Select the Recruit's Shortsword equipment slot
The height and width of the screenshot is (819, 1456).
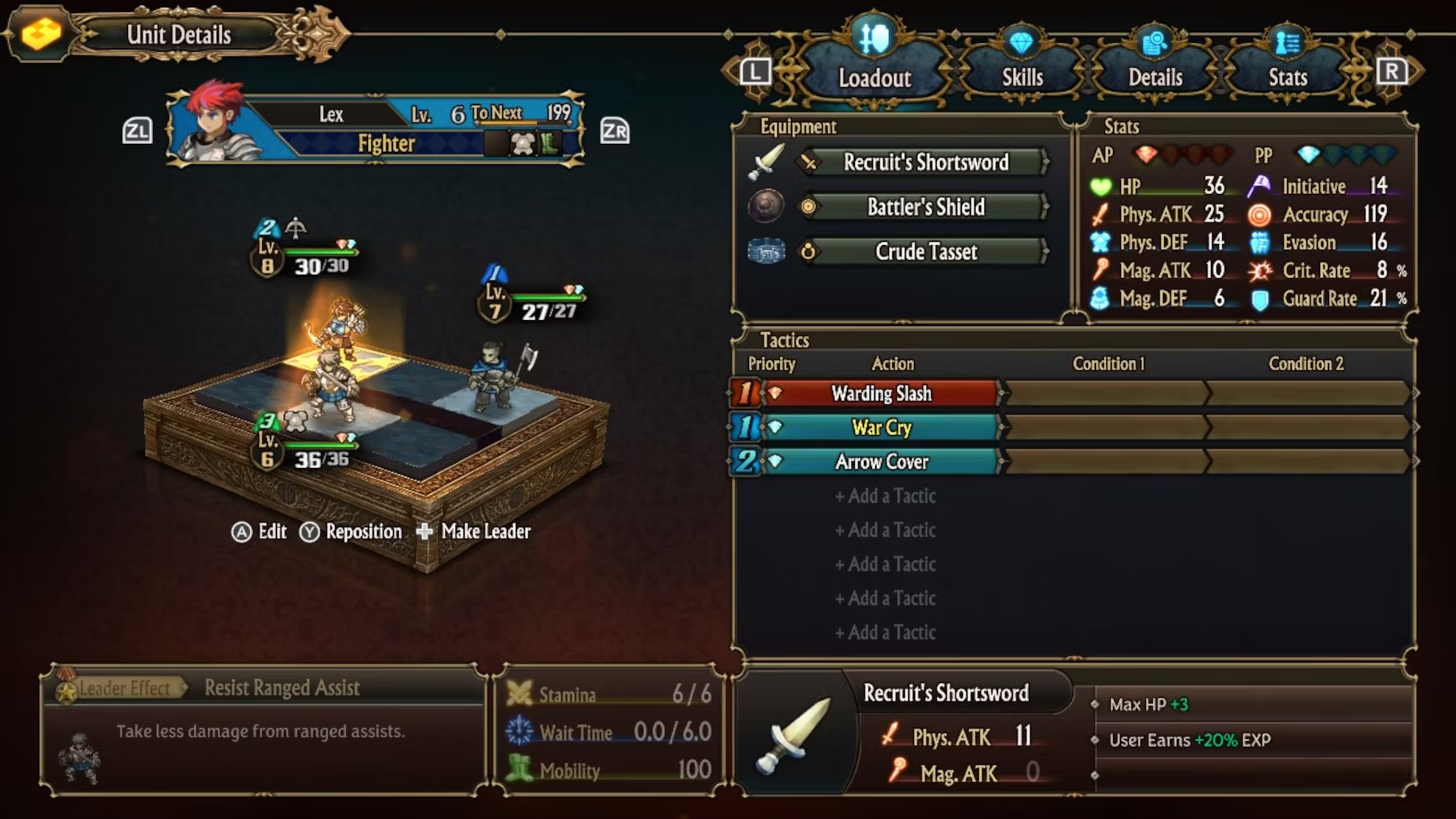click(925, 162)
